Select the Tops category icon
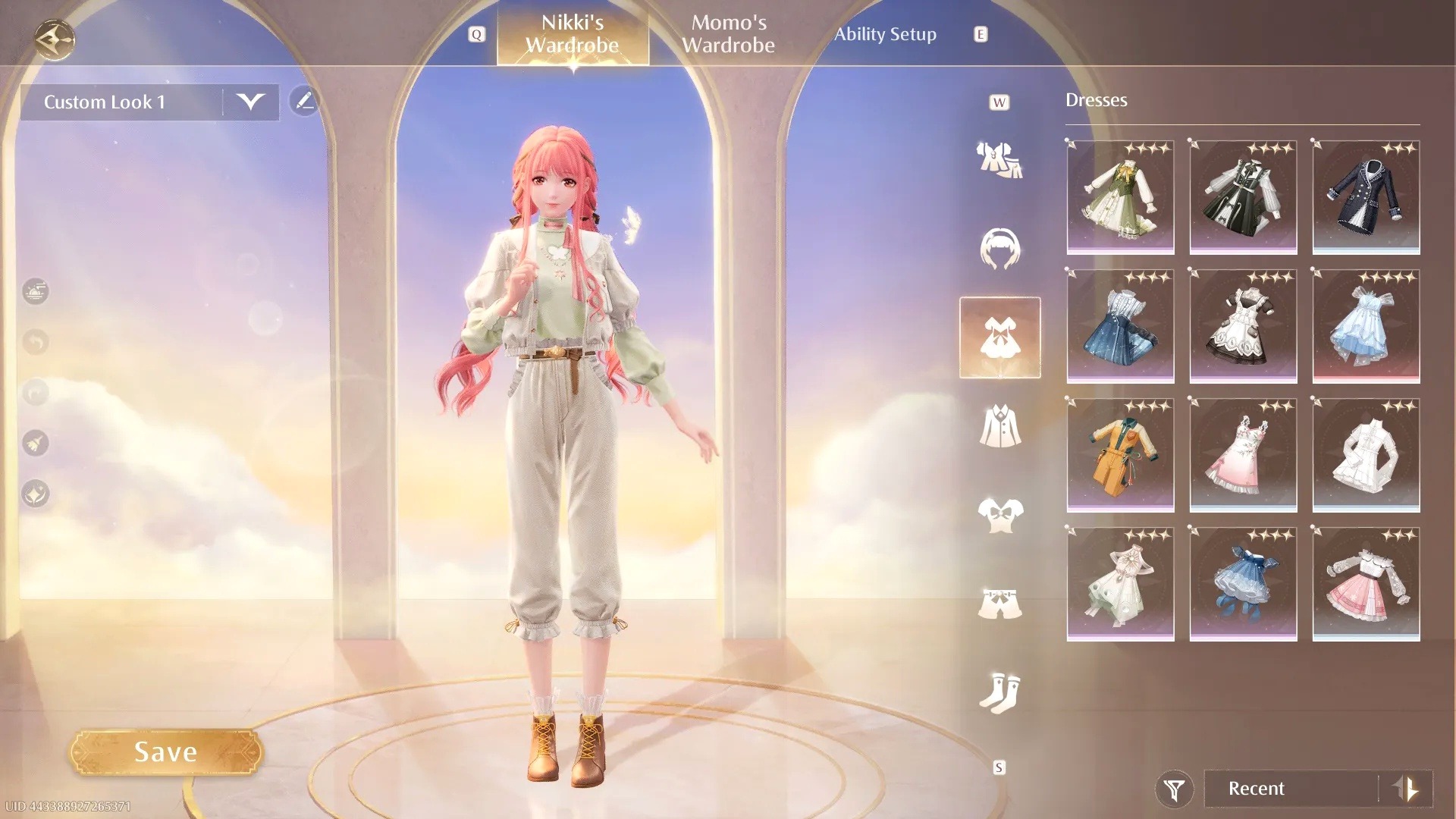The width and height of the screenshot is (1456, 819). click(x=1001, y=514)
